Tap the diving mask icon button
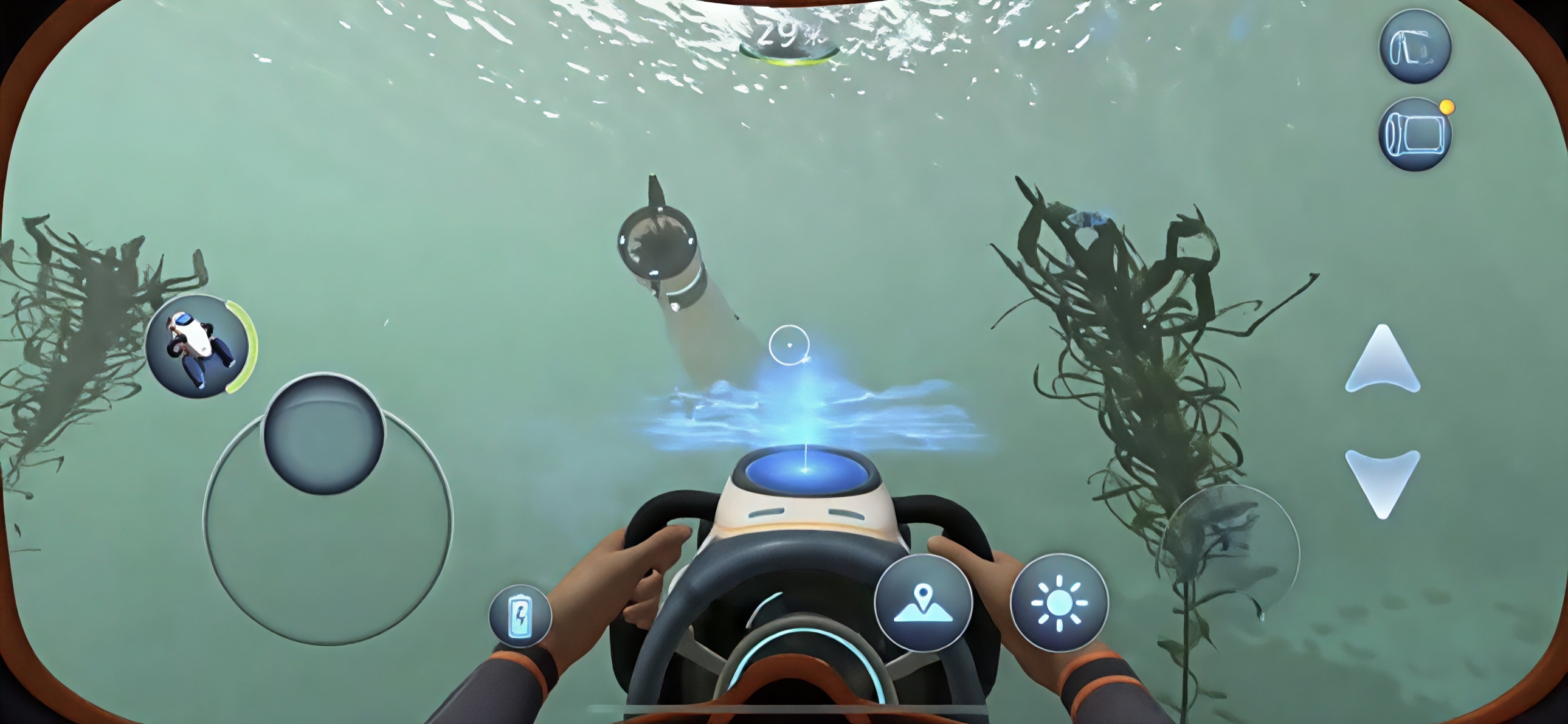 1415,46
